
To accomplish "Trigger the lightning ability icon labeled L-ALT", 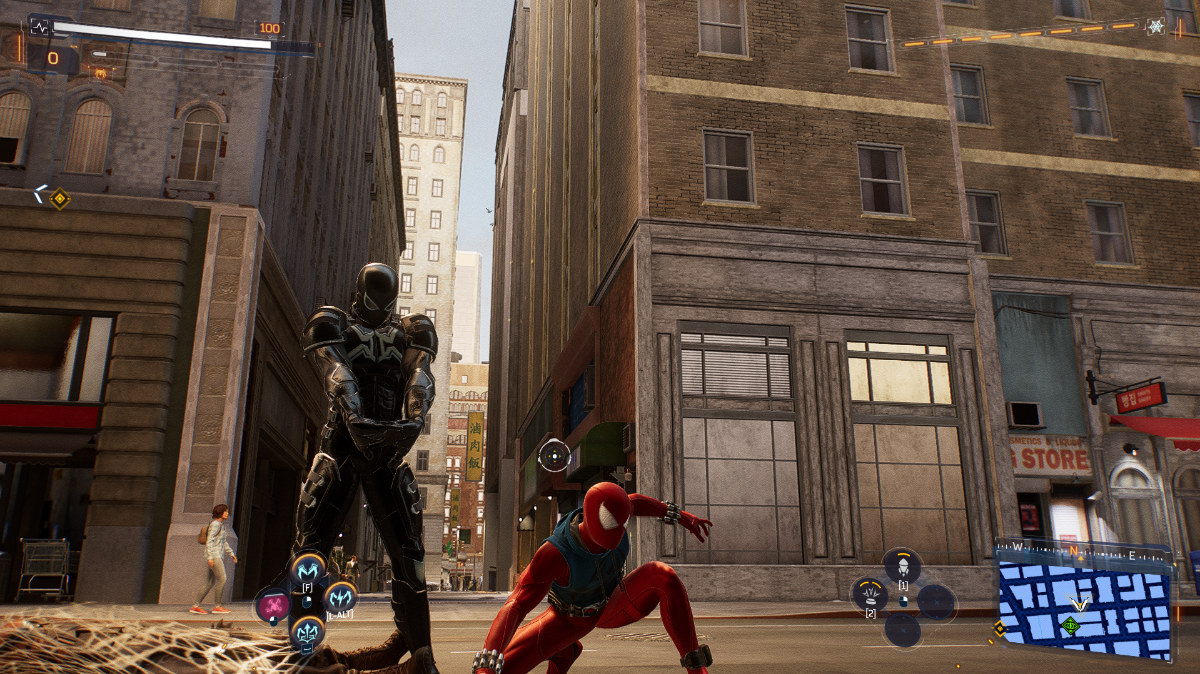I will point(340,598).
